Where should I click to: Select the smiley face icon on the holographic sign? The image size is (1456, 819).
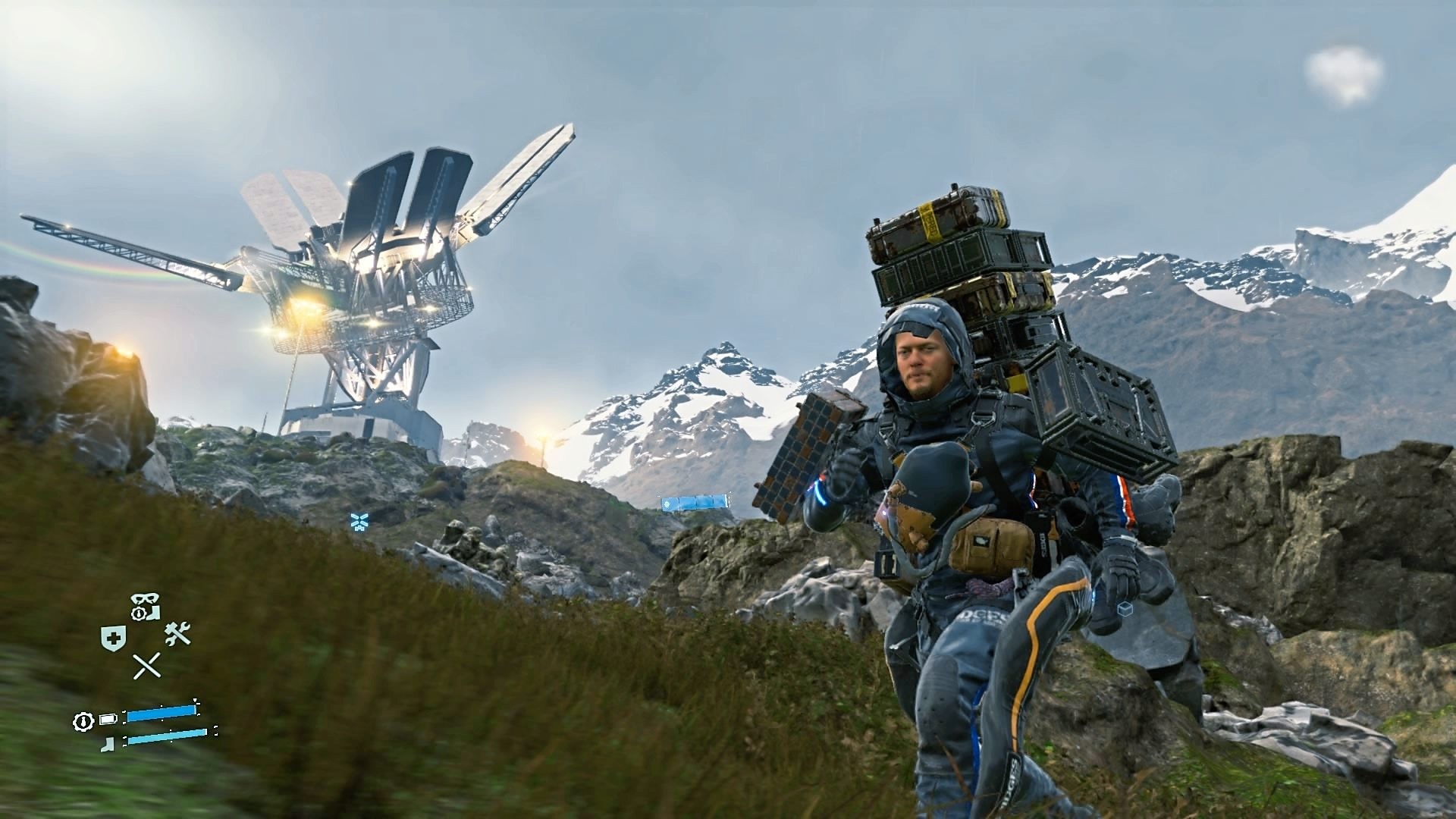(667, 504)
